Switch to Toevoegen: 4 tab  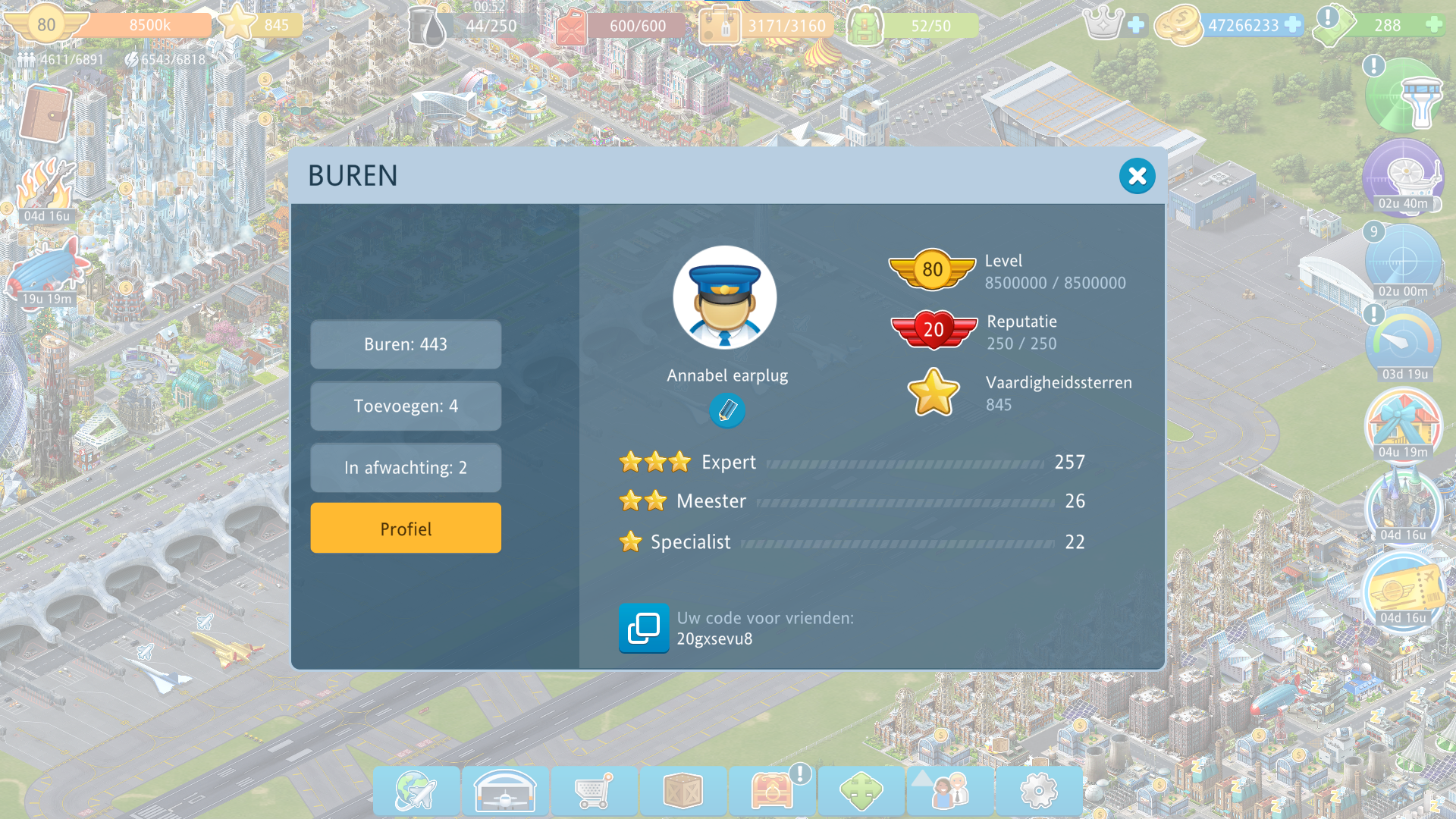tap(406, 406)
